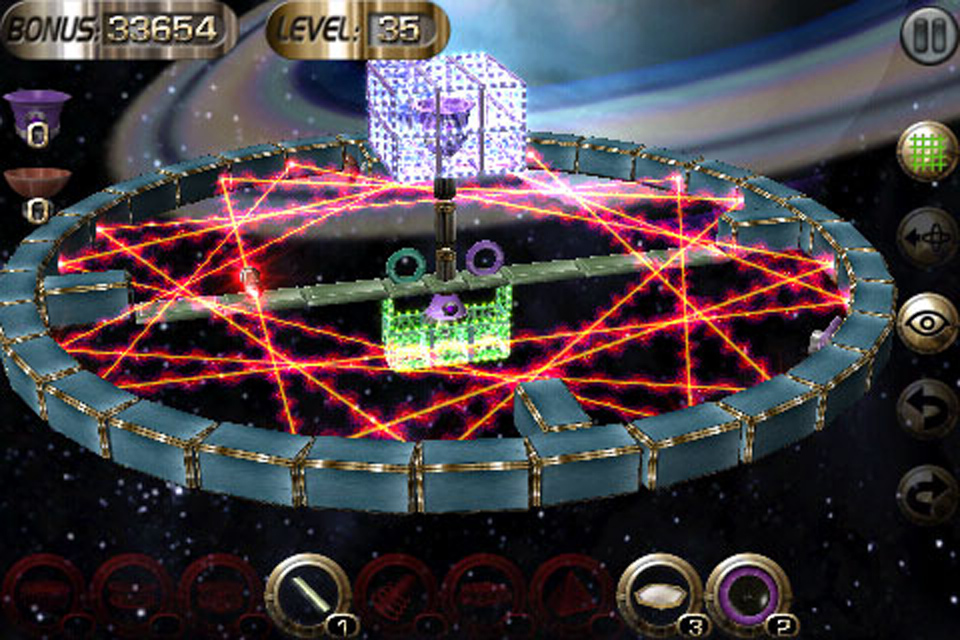960x640 pixels.
Task: Undo the last move
Action: pos(928,409)
